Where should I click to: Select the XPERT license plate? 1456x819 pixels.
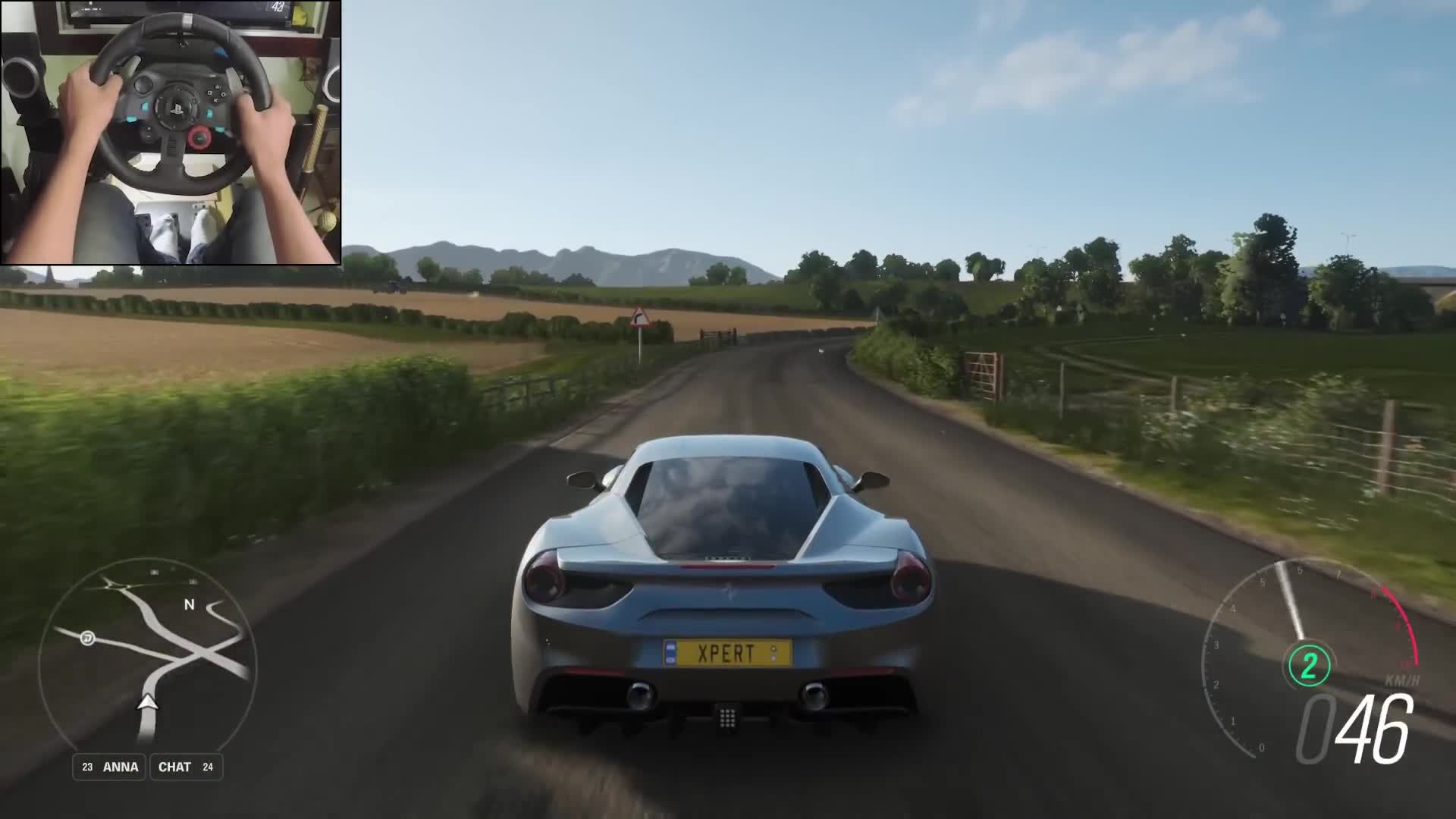coord(726,651)
